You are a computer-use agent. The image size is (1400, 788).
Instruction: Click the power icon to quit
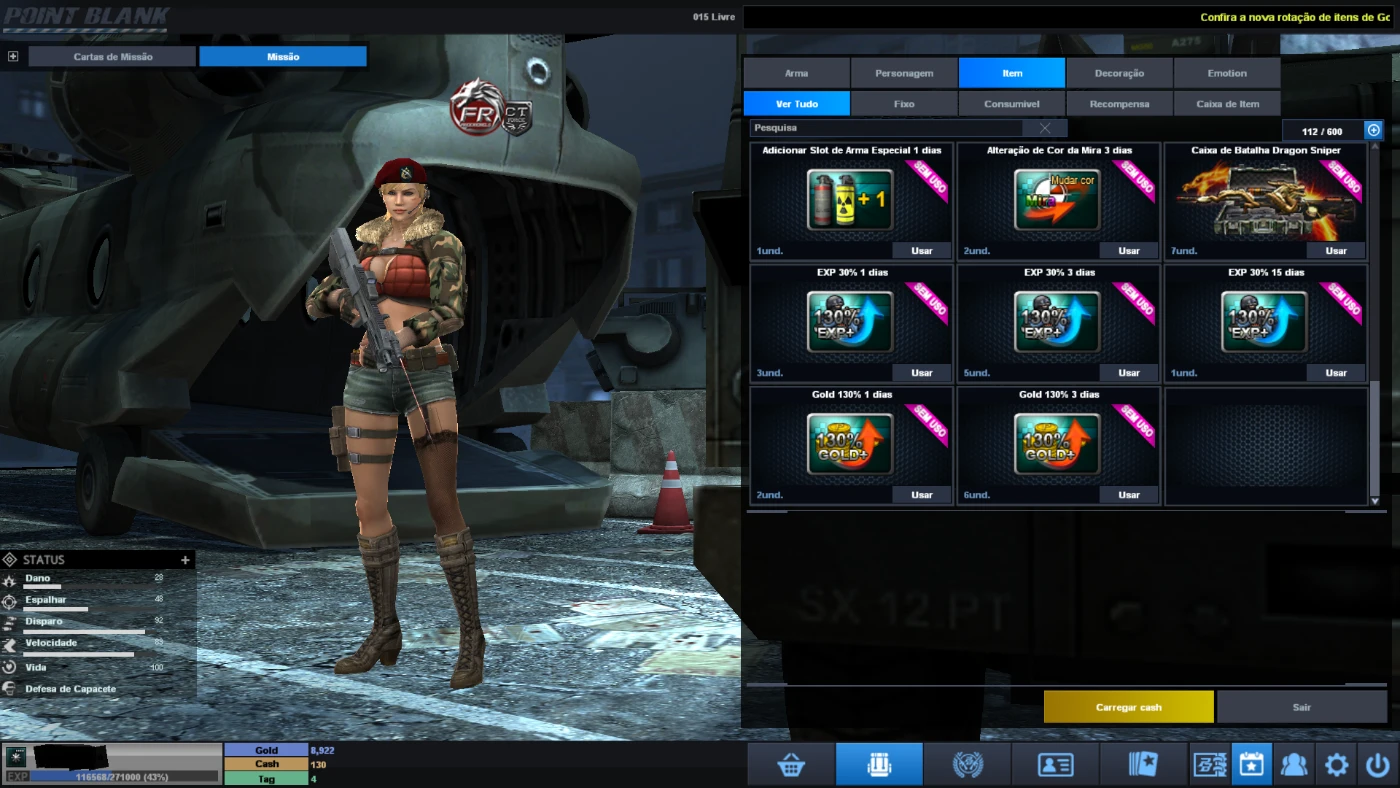(x=1377, y=765)
